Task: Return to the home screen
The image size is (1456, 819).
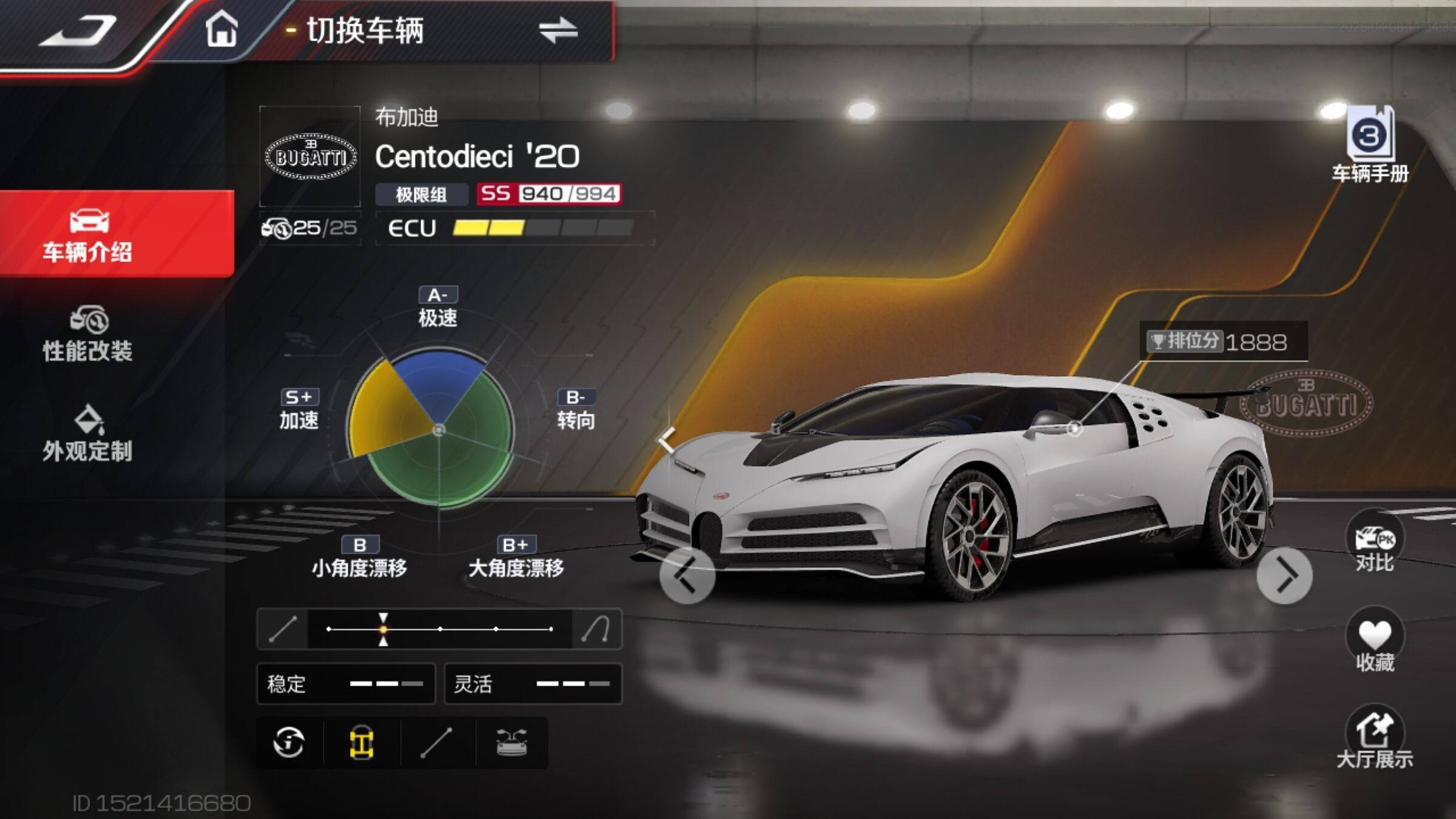Action: 221,30
